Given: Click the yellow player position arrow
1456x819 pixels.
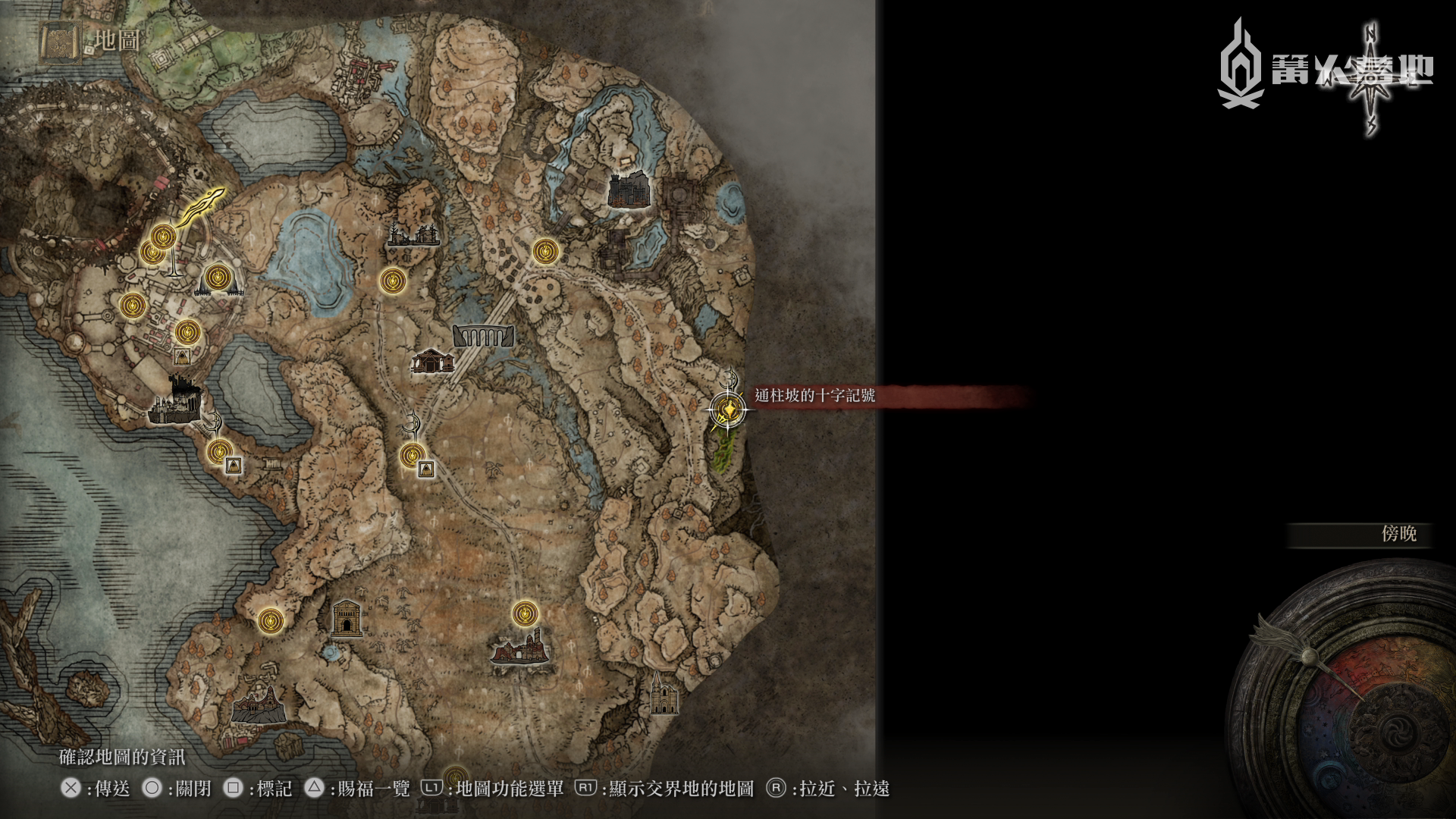Looking at the screenshot, I should coord(203,205).
